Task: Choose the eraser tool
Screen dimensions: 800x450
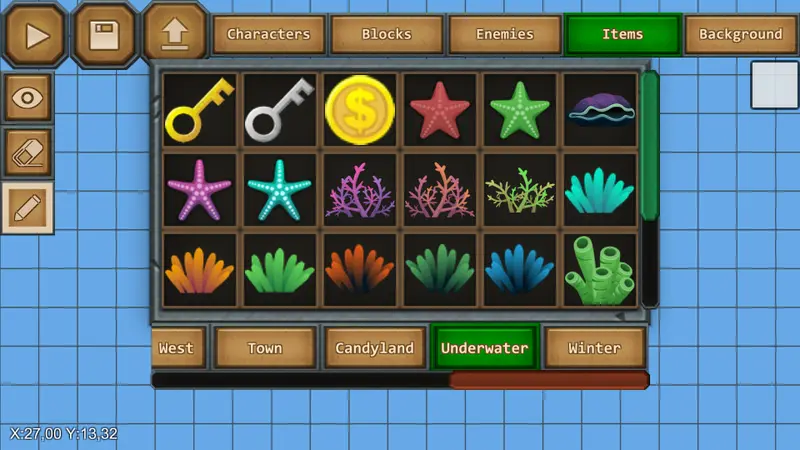Action: coord(28,152)
